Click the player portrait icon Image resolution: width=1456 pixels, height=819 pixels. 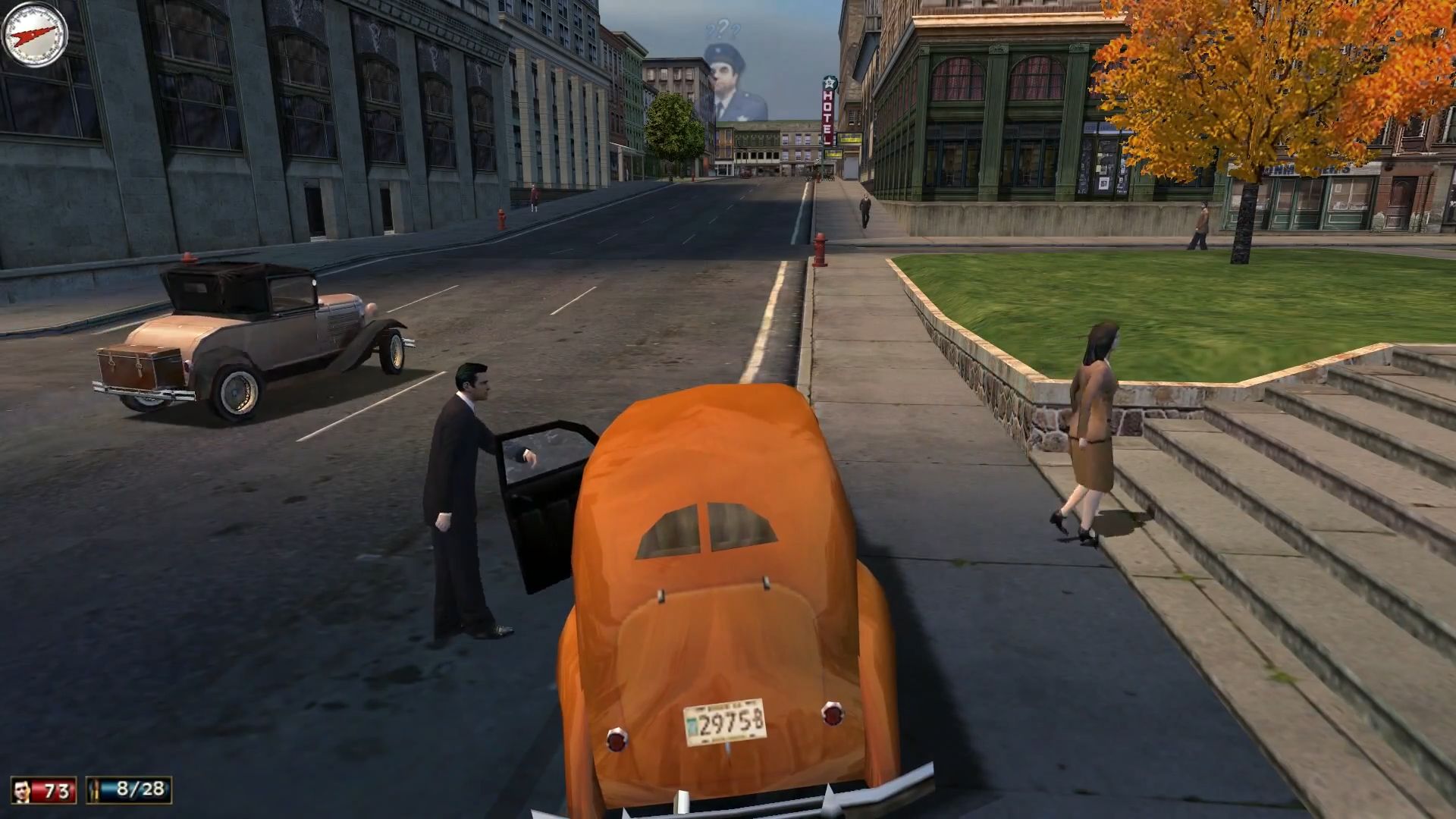point(24,790)
